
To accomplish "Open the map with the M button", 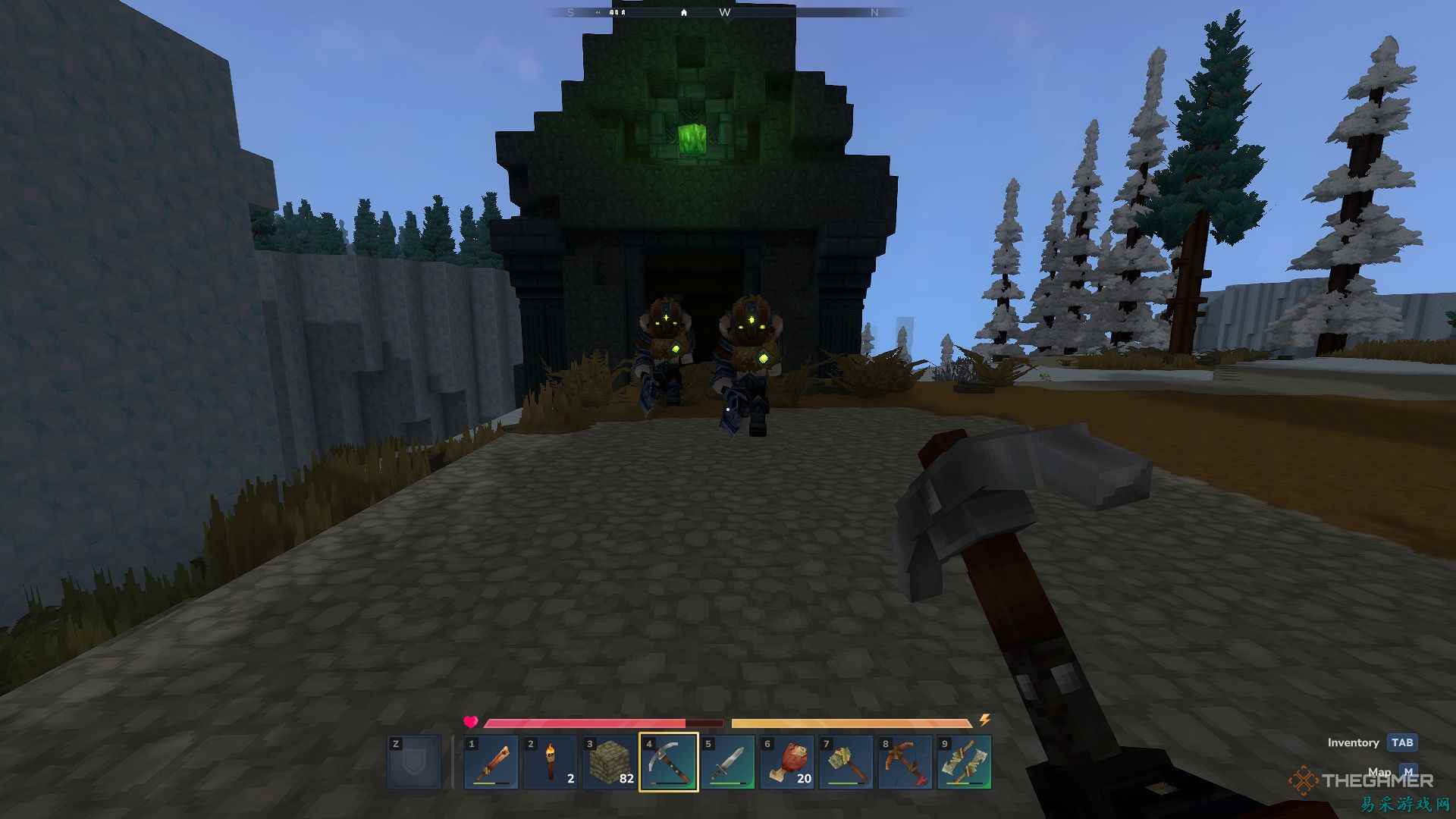I will pyautogui.click(x=1408, y=770).
